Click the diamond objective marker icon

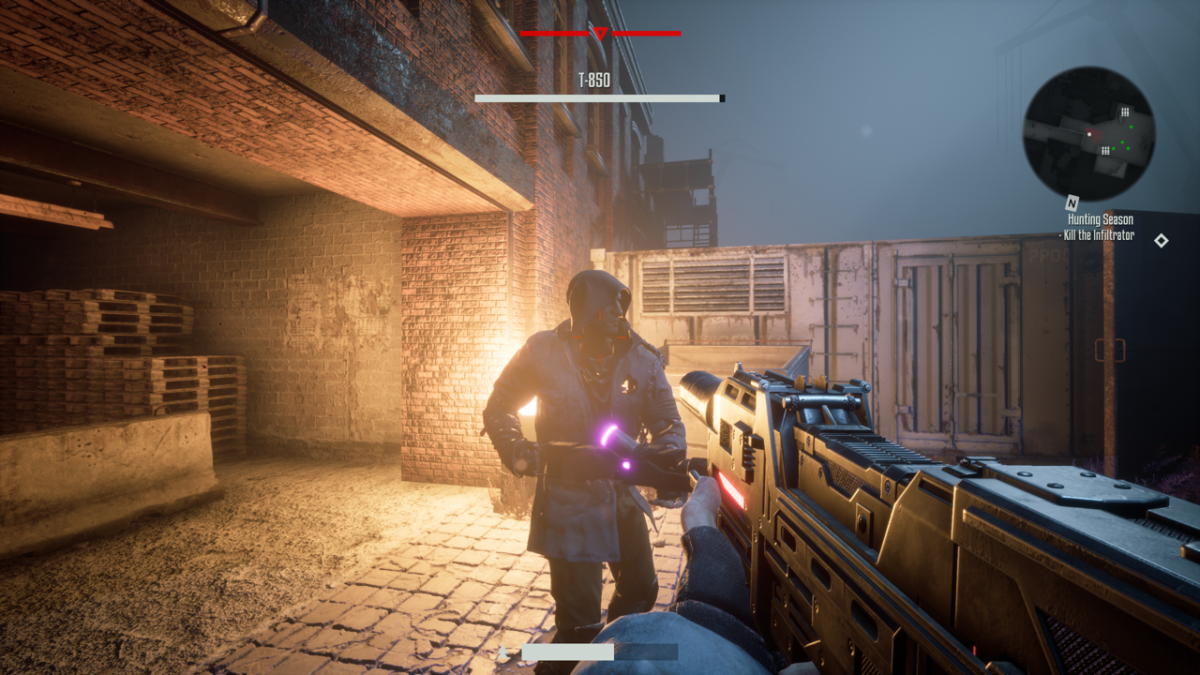point(1161,240)
